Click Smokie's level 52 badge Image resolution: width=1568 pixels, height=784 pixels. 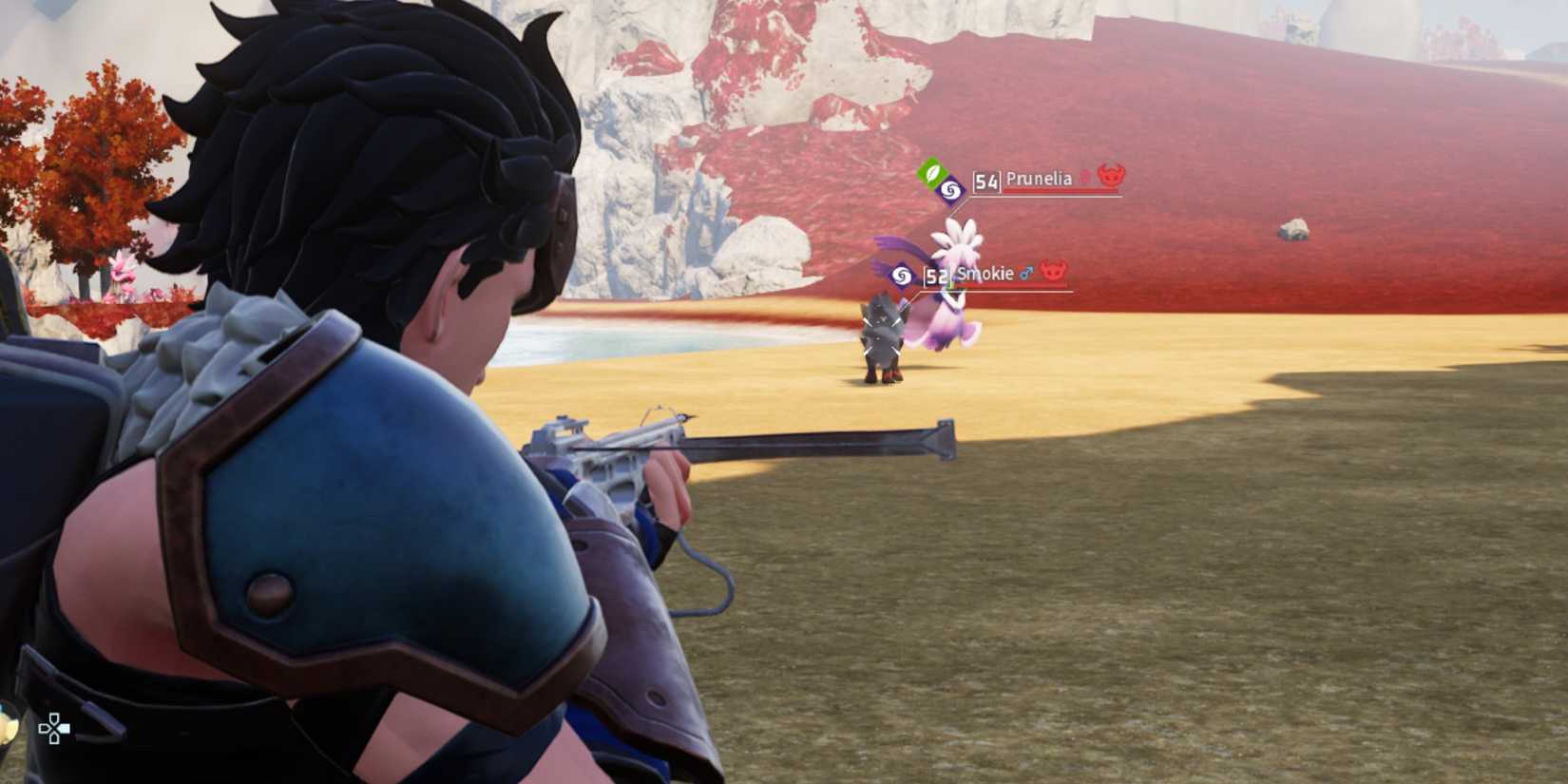[937, 277]
